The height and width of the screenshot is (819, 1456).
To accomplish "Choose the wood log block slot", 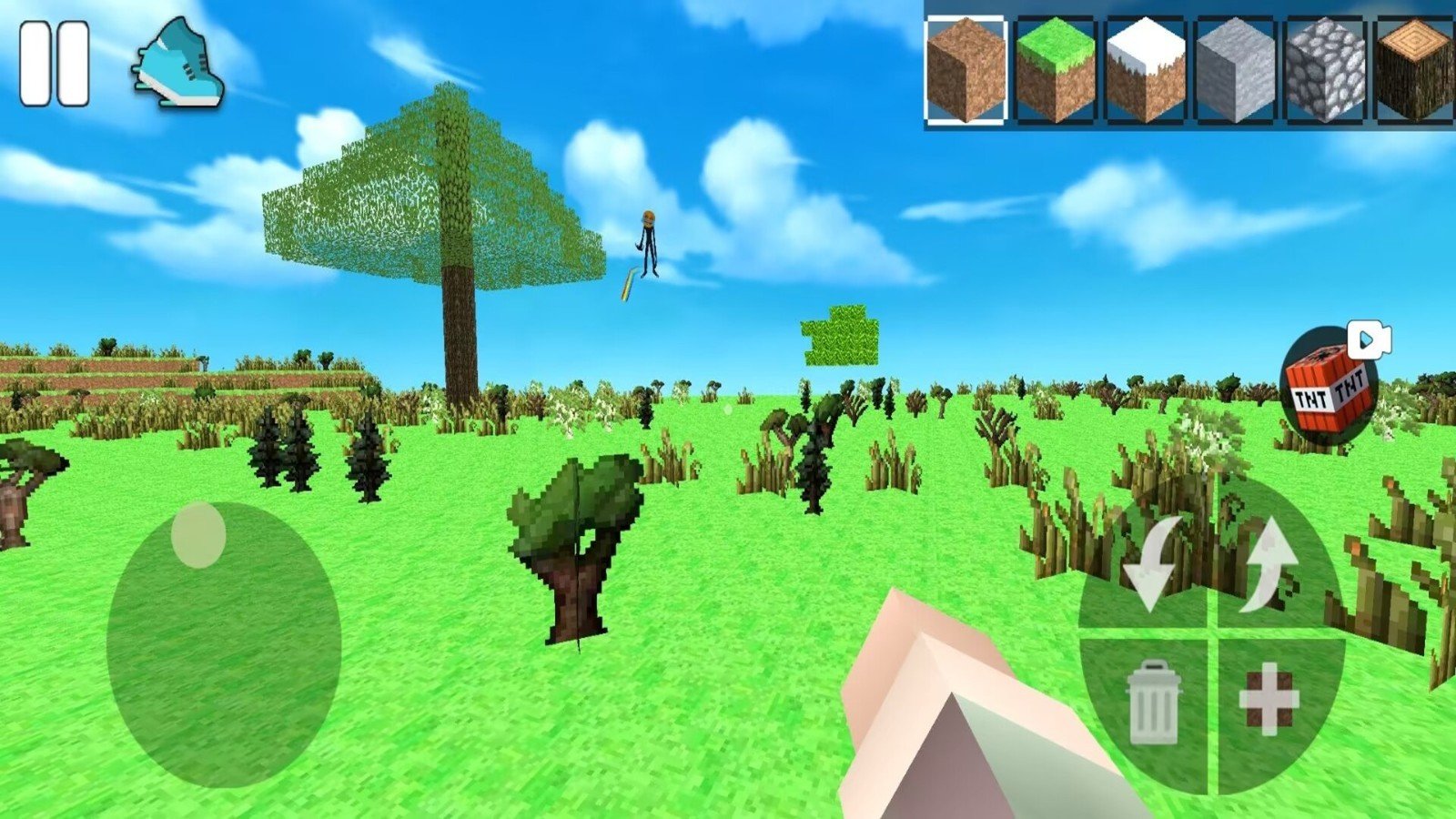I will coord(1413,70).
